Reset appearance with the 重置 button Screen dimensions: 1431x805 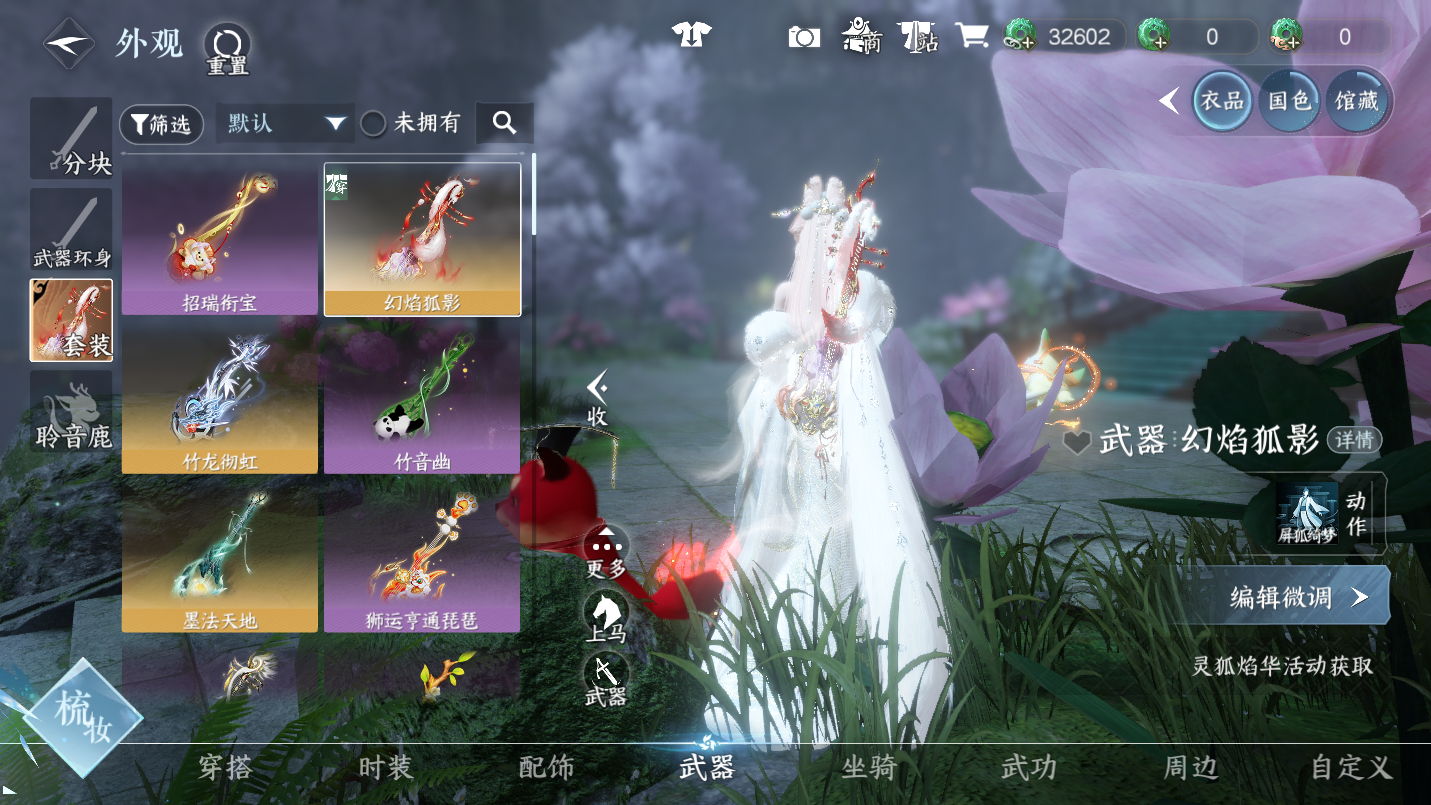coord(227,48)
